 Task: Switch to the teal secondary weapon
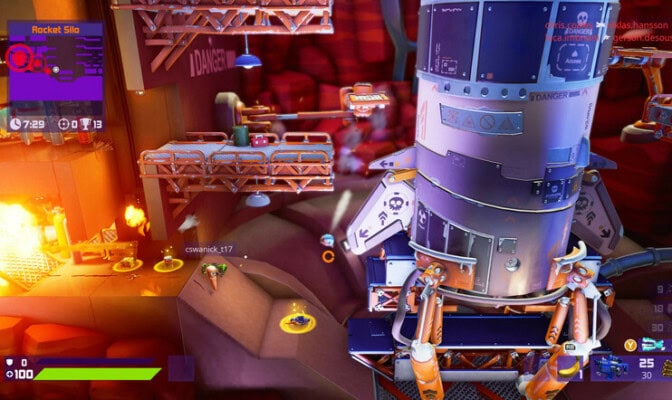tap(653, 344)
